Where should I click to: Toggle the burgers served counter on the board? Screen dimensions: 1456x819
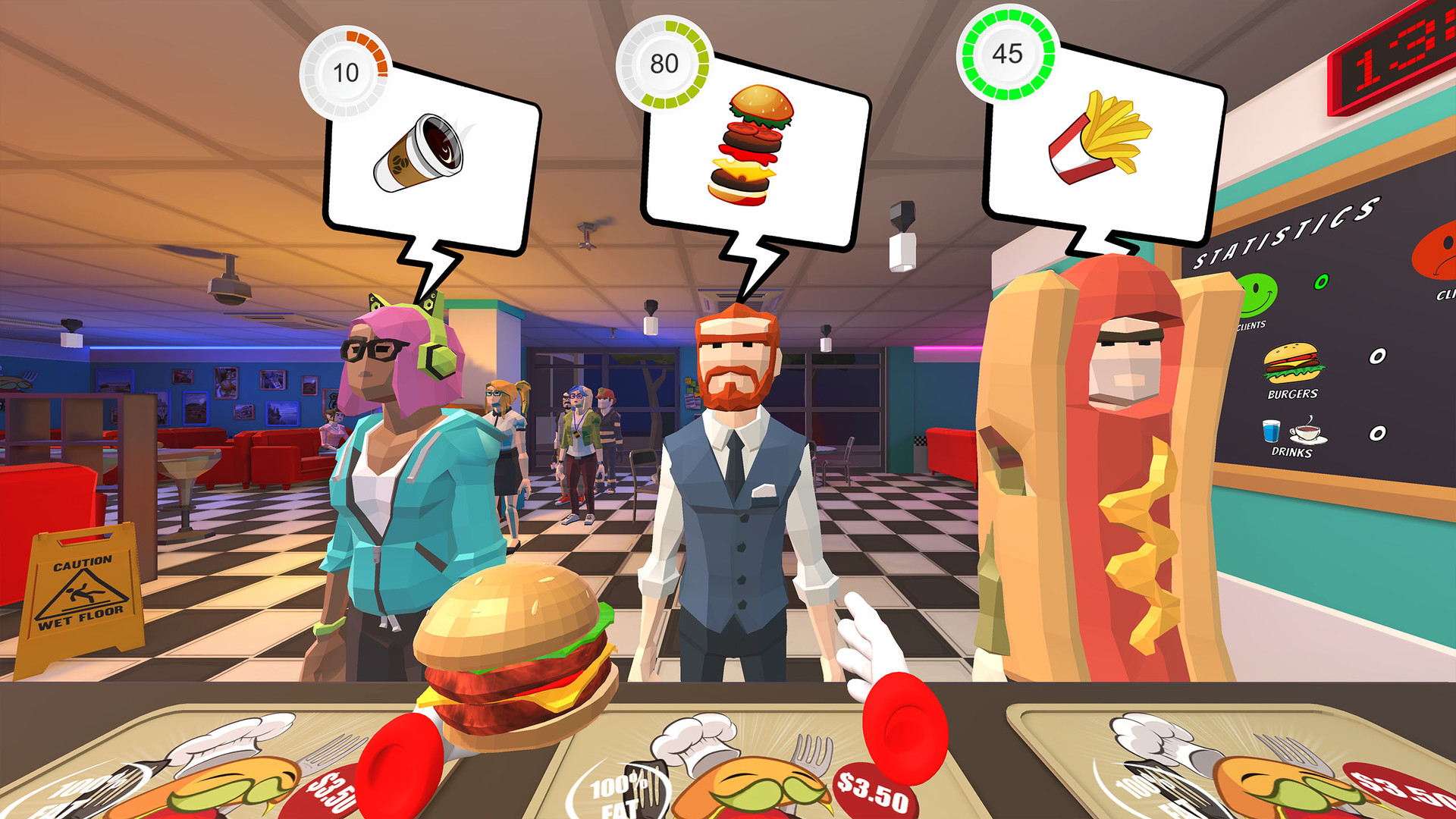[x=1376, y=356]
